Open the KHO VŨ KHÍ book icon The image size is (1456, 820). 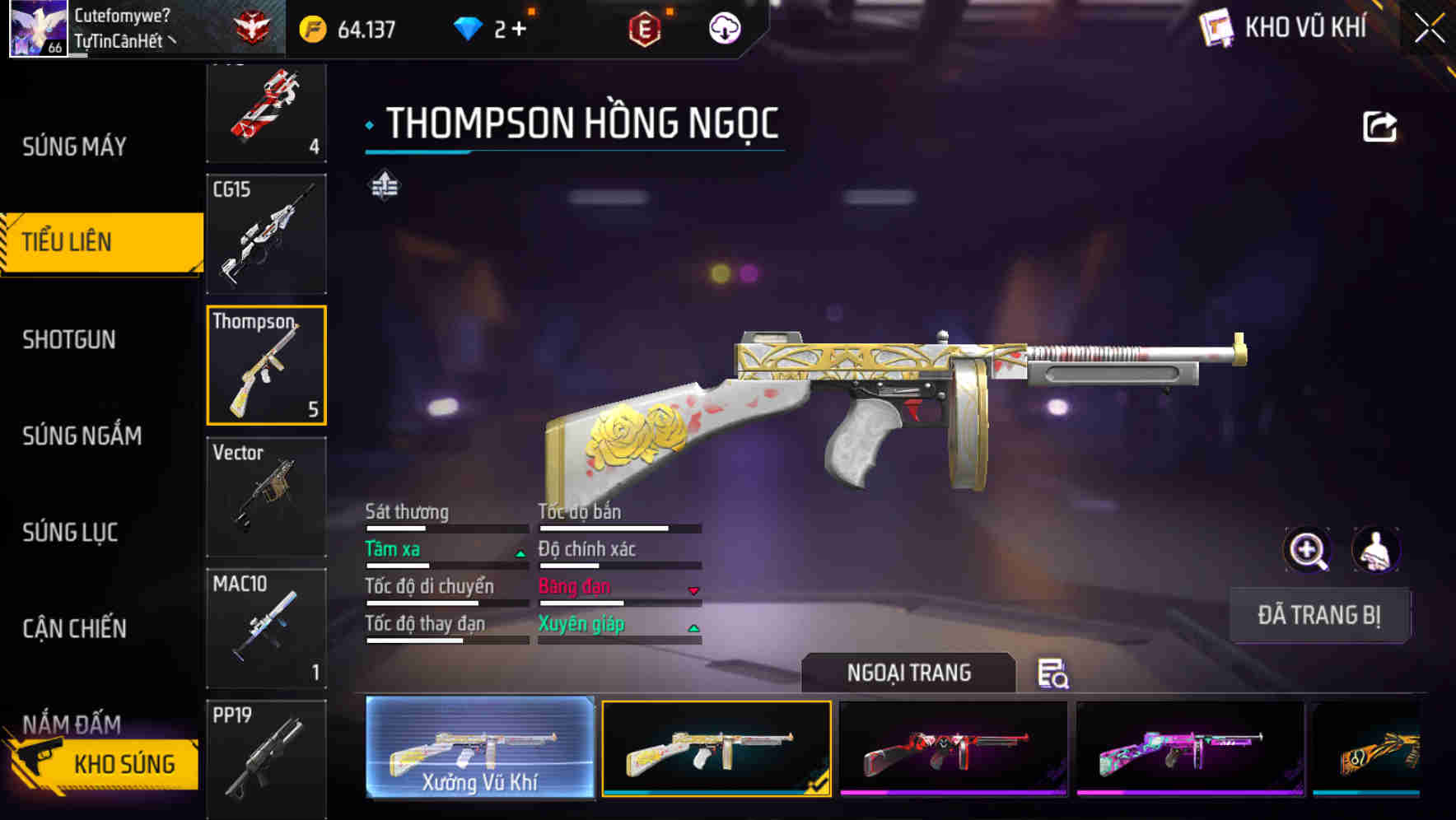(x=1216, y=27)
